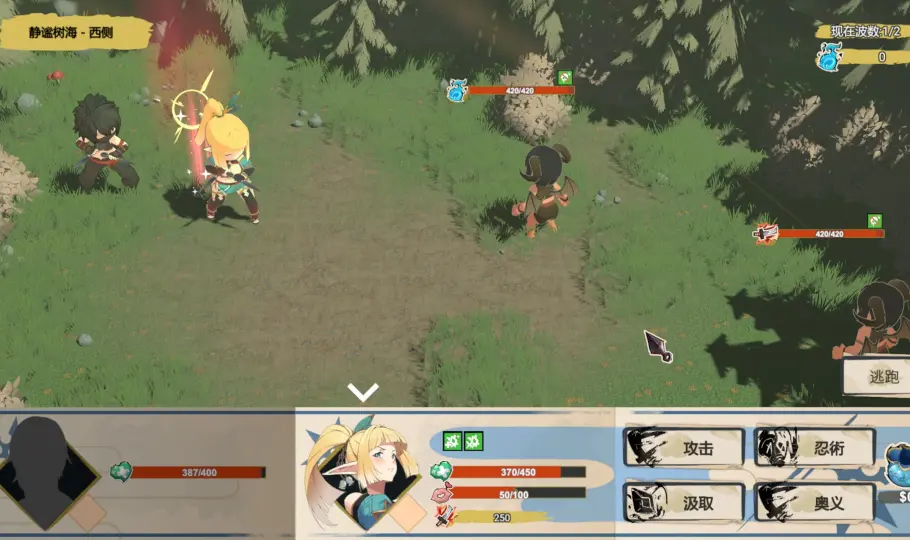Open the 忍術 ninjutsu skill menu
Image resolution: width=910 pixels, height=540 pixels.
point(815,448)
